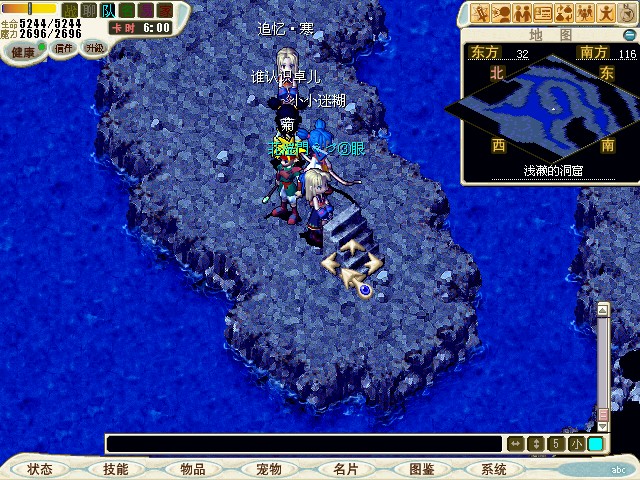Screen dimensions: 640x480
Task: Open the 系统 system menu
Action: (x=494, y=469)
